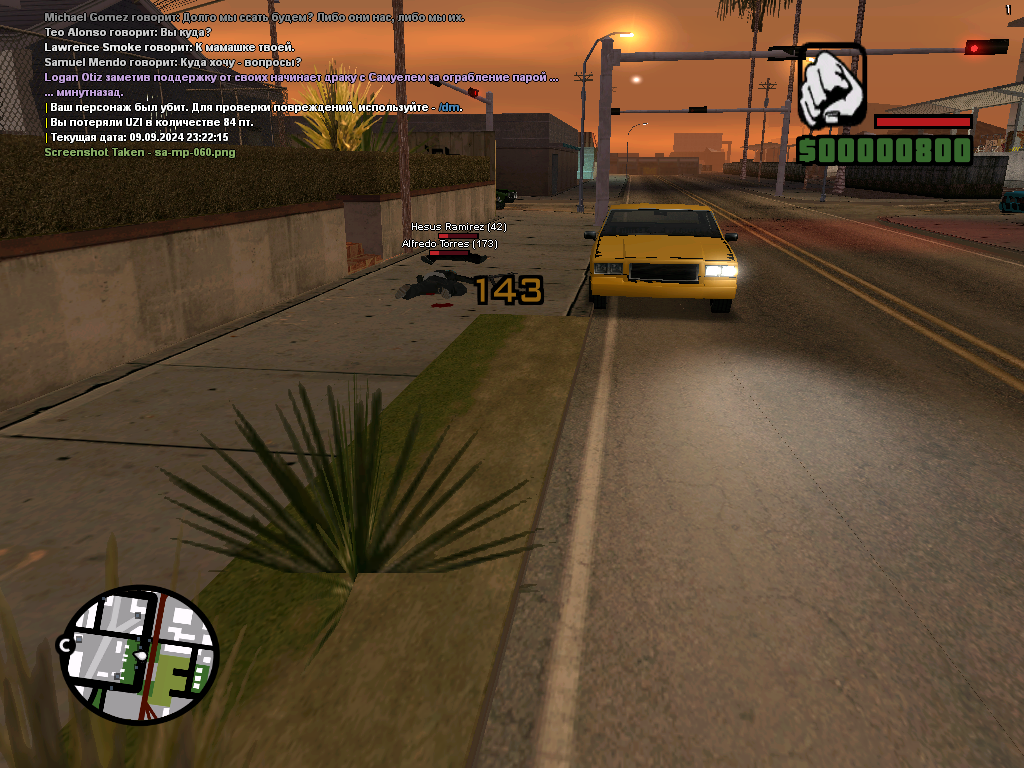The height and width of the screenshot is (768, 1024).
Task: Select Hesus Ramirez player name tag
Action: 459,227
